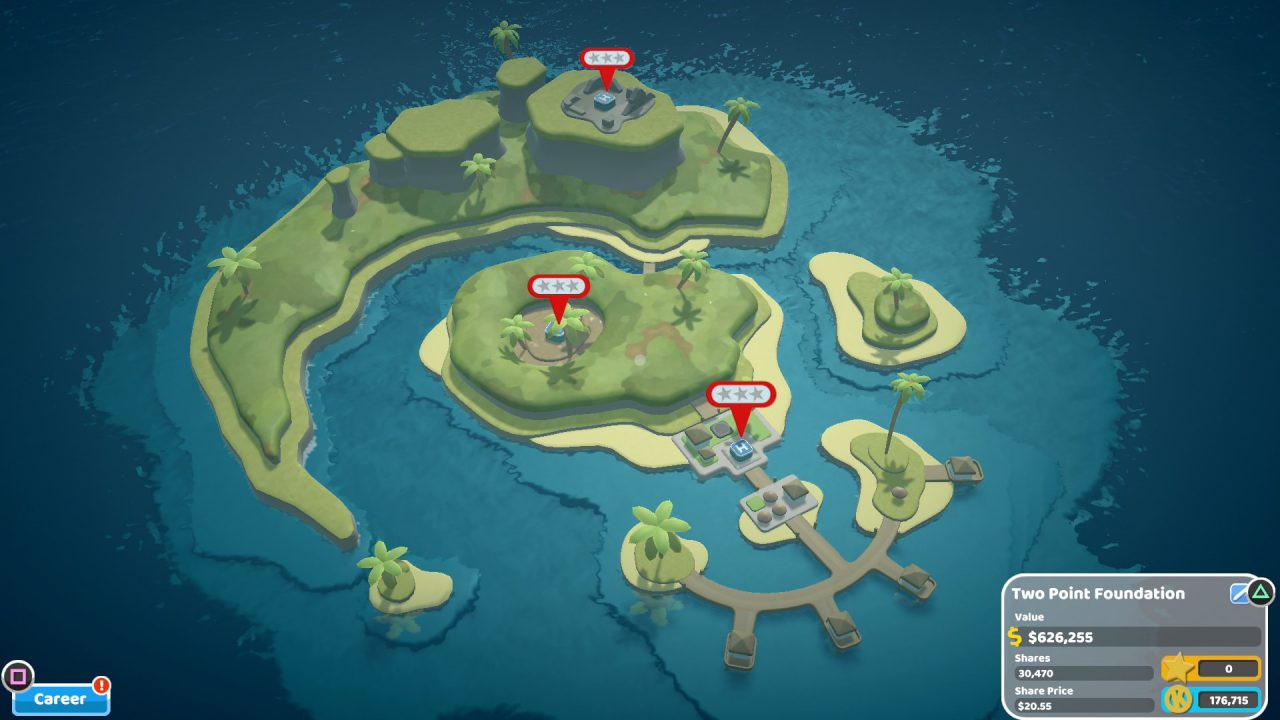
Task: Click the pencil edit icon on the Foundation panel
Action: point(1240,593)
